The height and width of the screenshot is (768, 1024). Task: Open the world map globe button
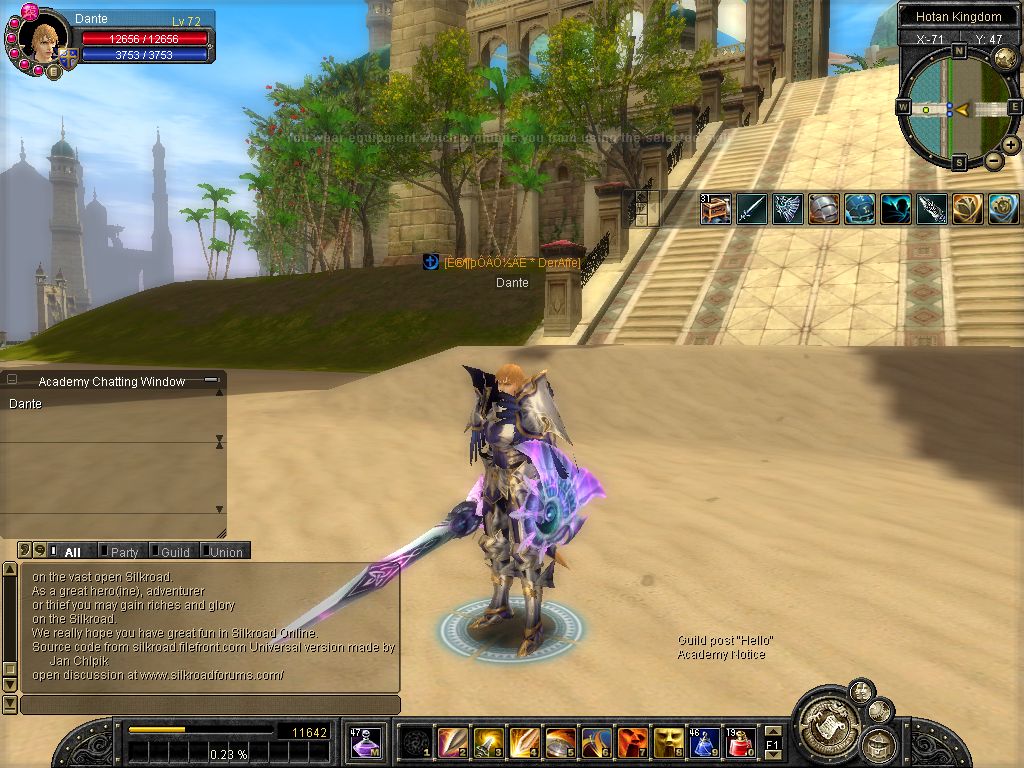1004,58
